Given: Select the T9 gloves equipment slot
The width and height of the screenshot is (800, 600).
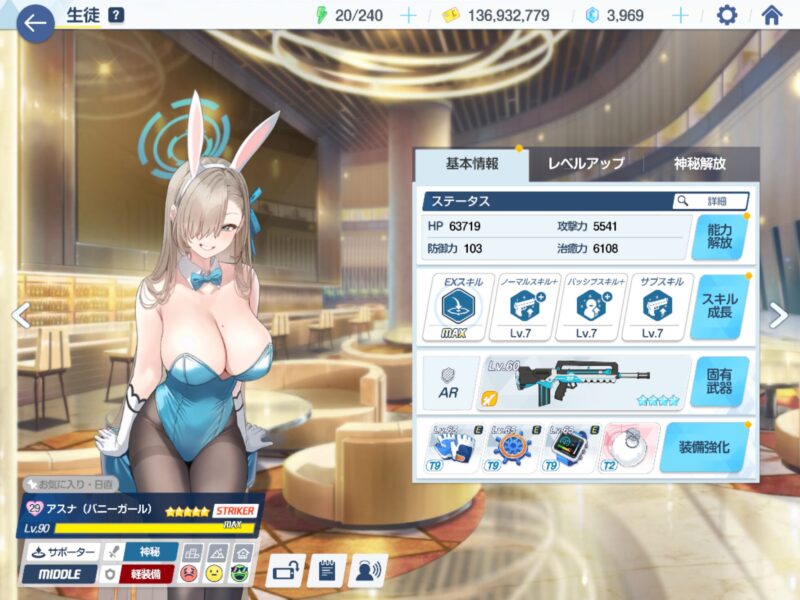Looking at the screenshot, I should 452,447.
